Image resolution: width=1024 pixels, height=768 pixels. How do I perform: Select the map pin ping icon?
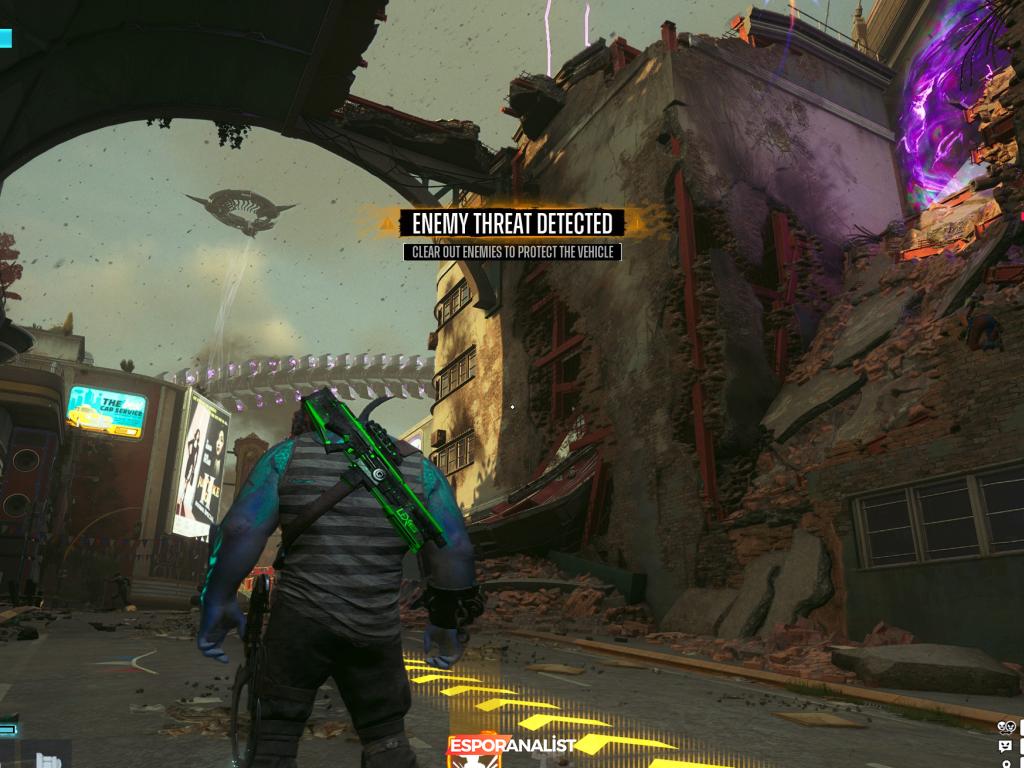click(x=1005, y=763)
